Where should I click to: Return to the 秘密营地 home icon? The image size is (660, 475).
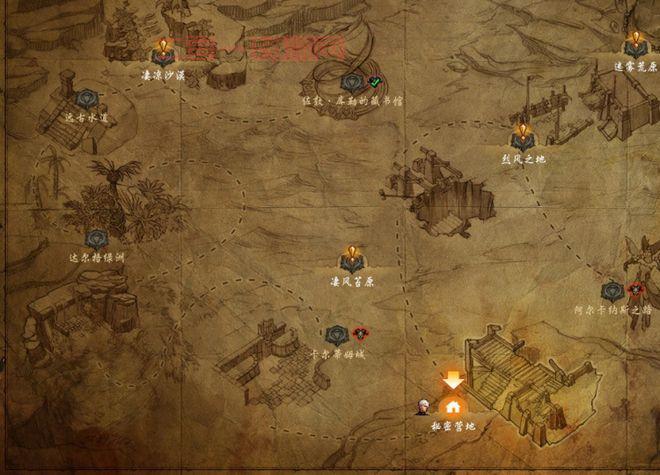pyautogui.click(x=453, y=405)
